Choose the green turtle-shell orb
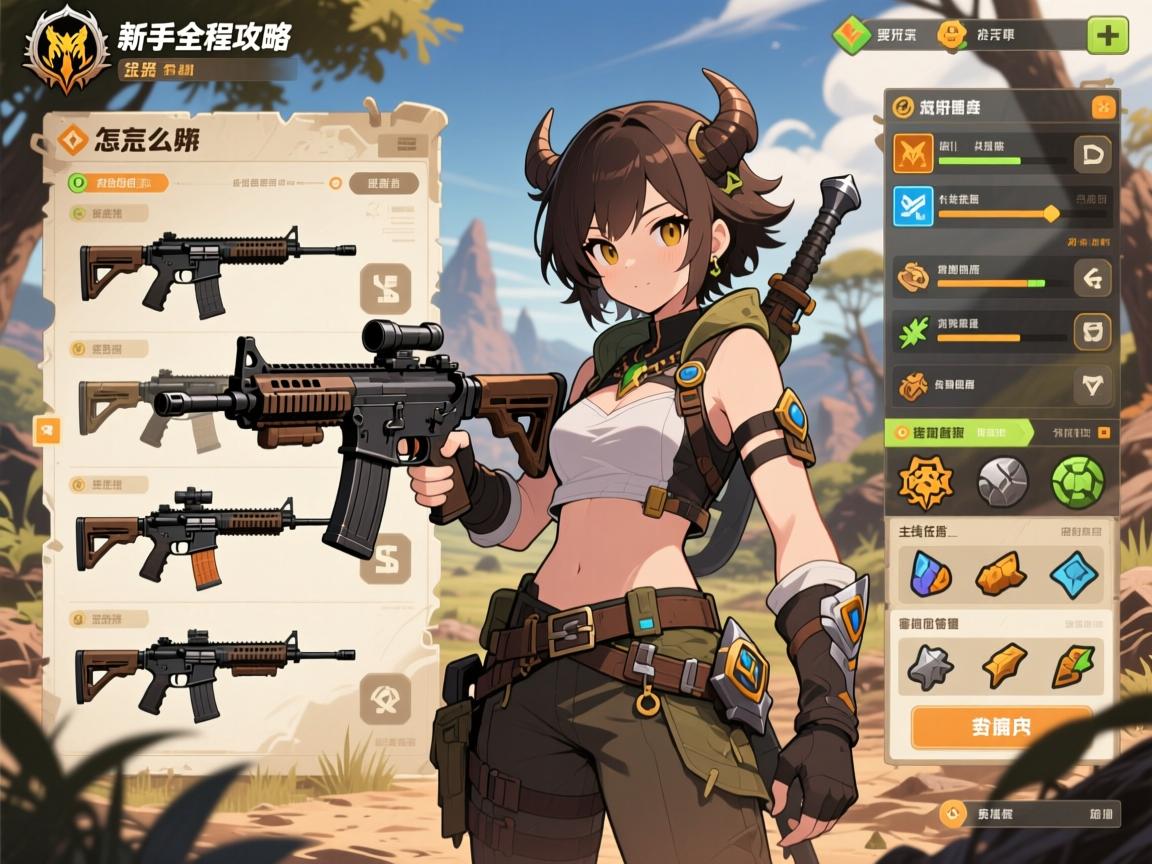This screenshot has height=864, width=1152. (1077, 482)
